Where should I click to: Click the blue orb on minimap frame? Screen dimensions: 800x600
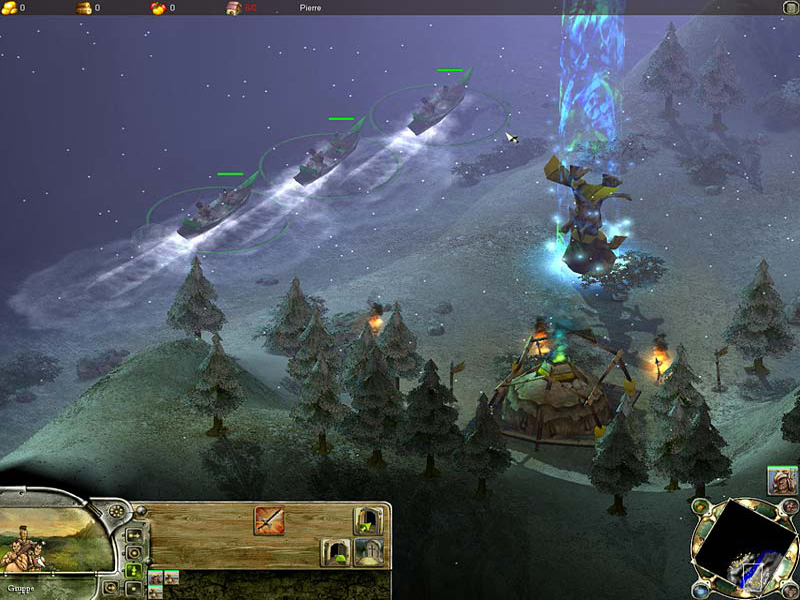700,590
